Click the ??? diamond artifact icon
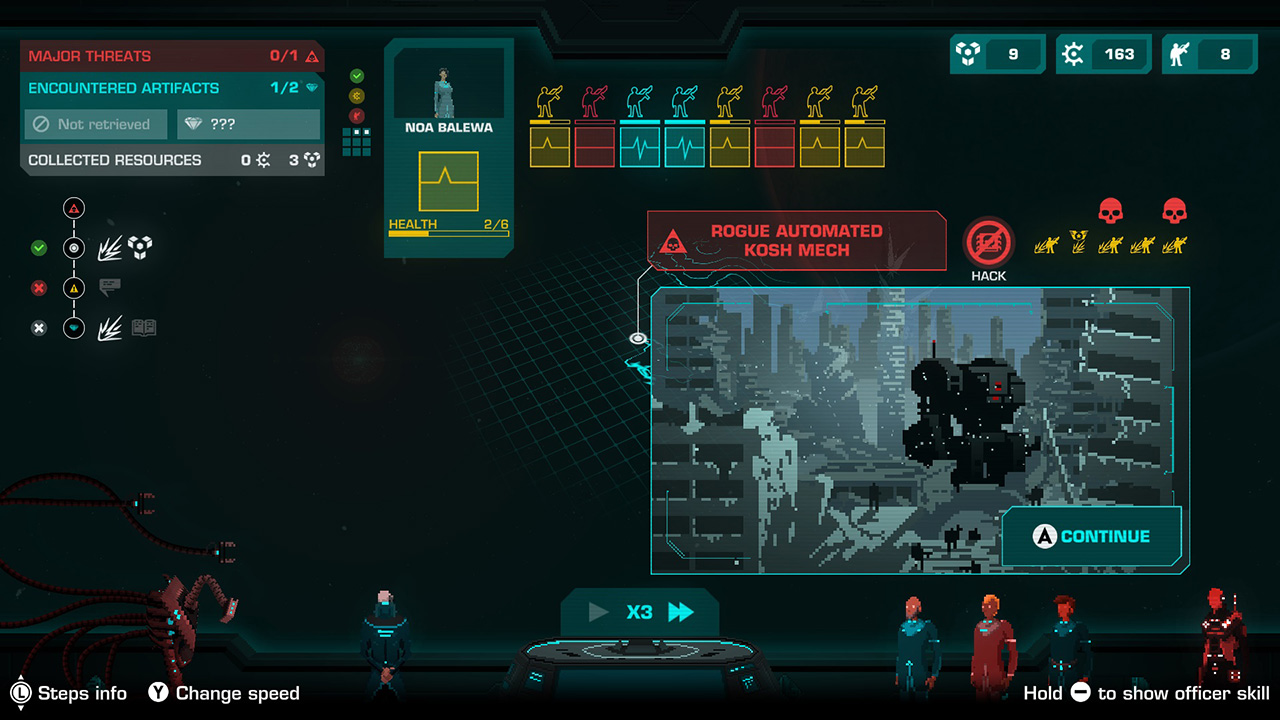 point(248,124)
